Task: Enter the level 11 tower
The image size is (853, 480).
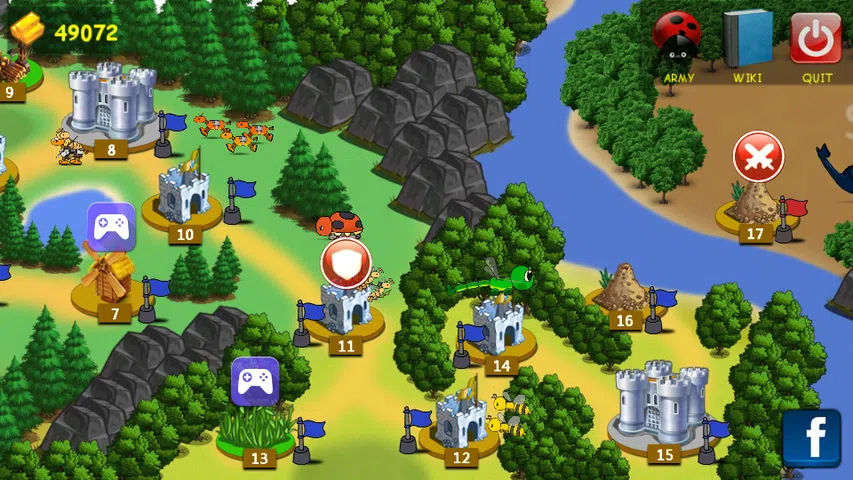Action: (x=345, y=309)
